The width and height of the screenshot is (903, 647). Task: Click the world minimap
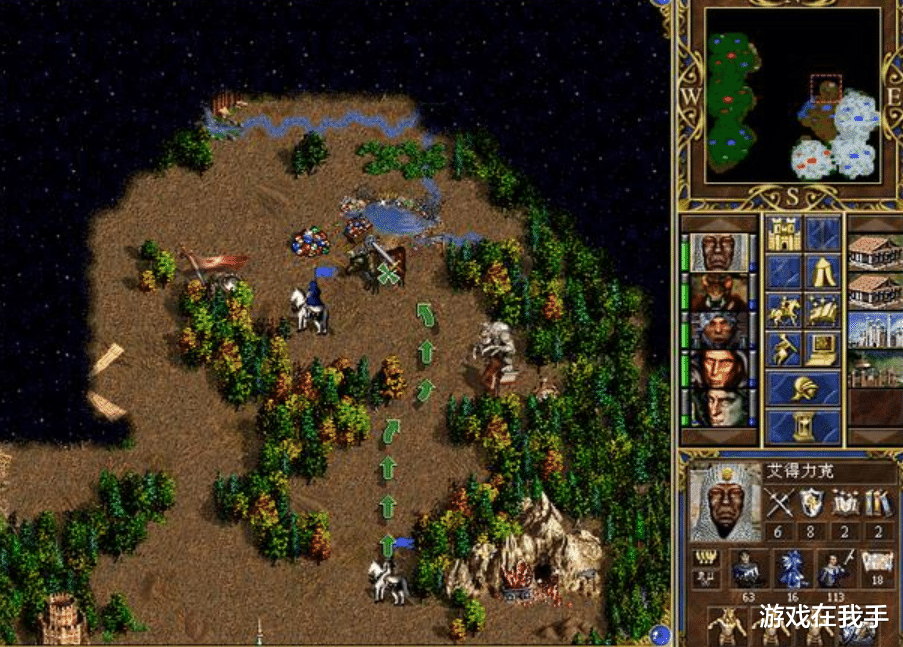795,95
